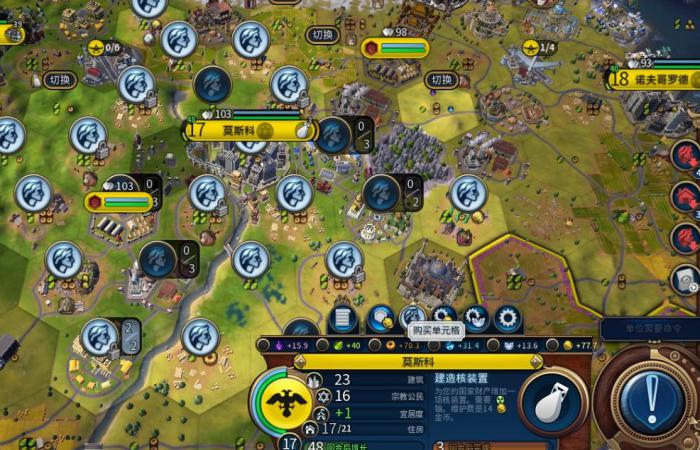700x450 pixels.
Task: Open the city details list icon
Action: 343,319
